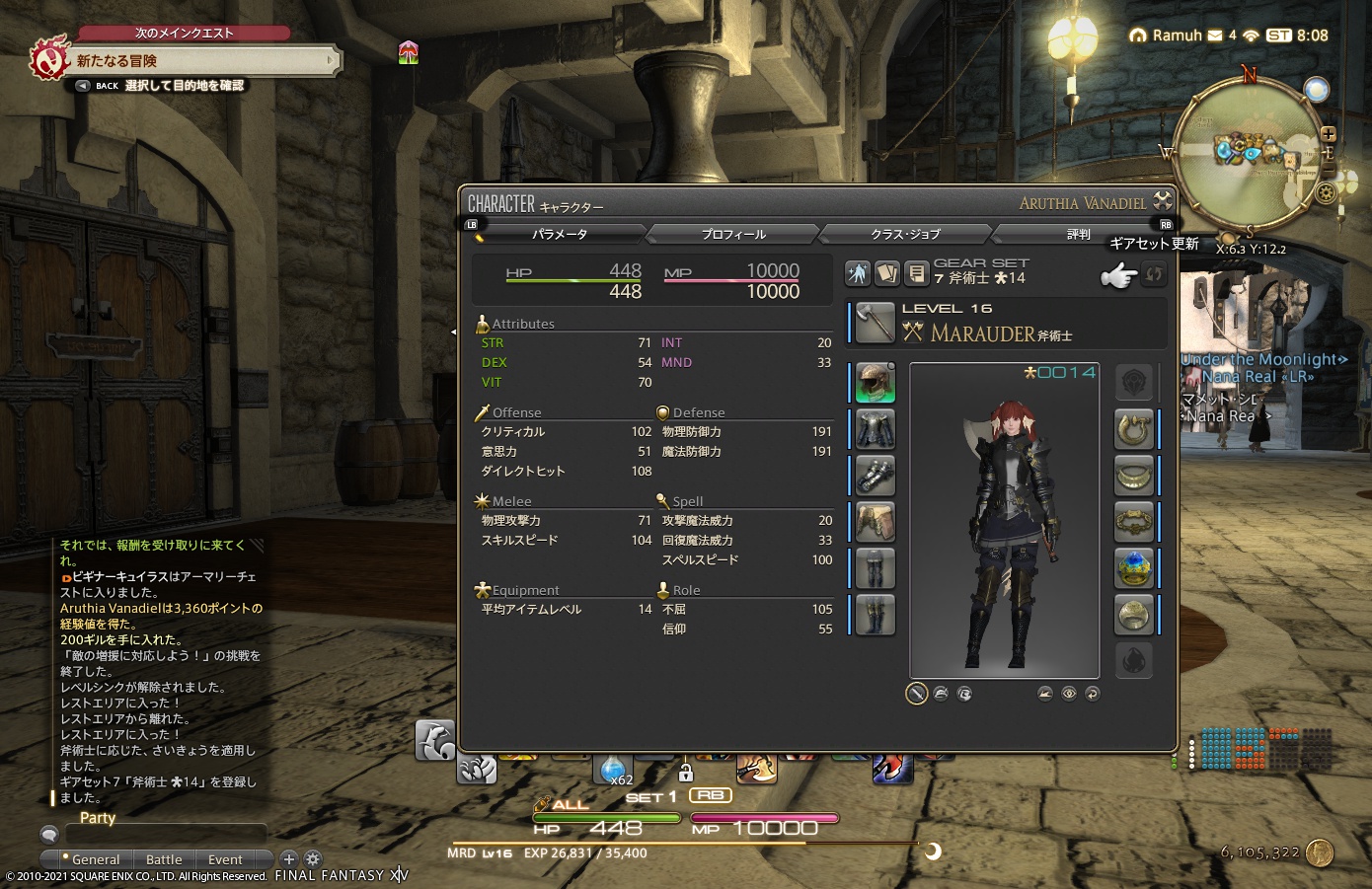Viewport: 1372px width, 889px height.
Task: Click the helmet equipment slot icon
Action: tap(873, 383)
